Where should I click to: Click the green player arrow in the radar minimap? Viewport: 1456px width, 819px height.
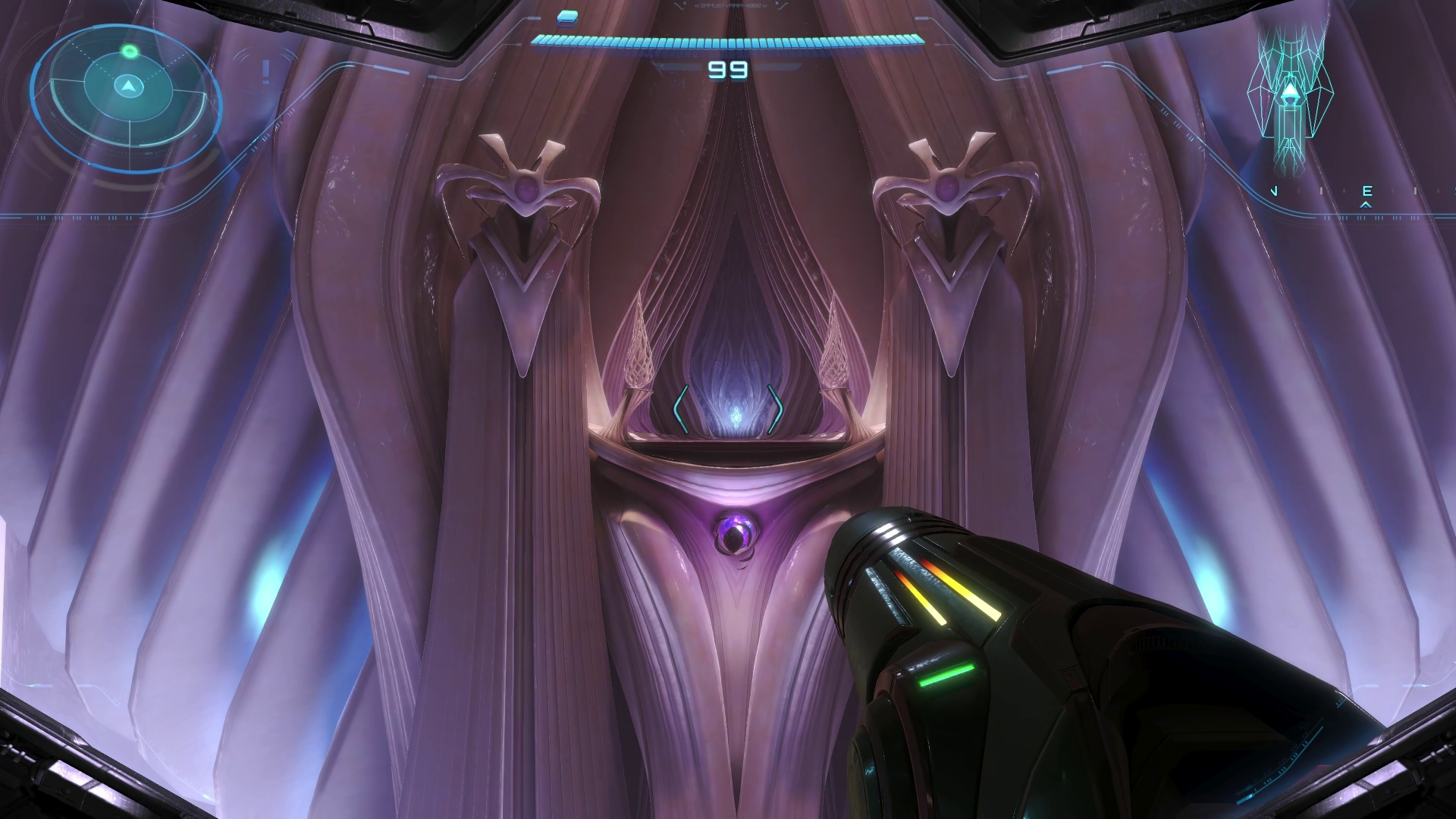click(x=128, y=87)
